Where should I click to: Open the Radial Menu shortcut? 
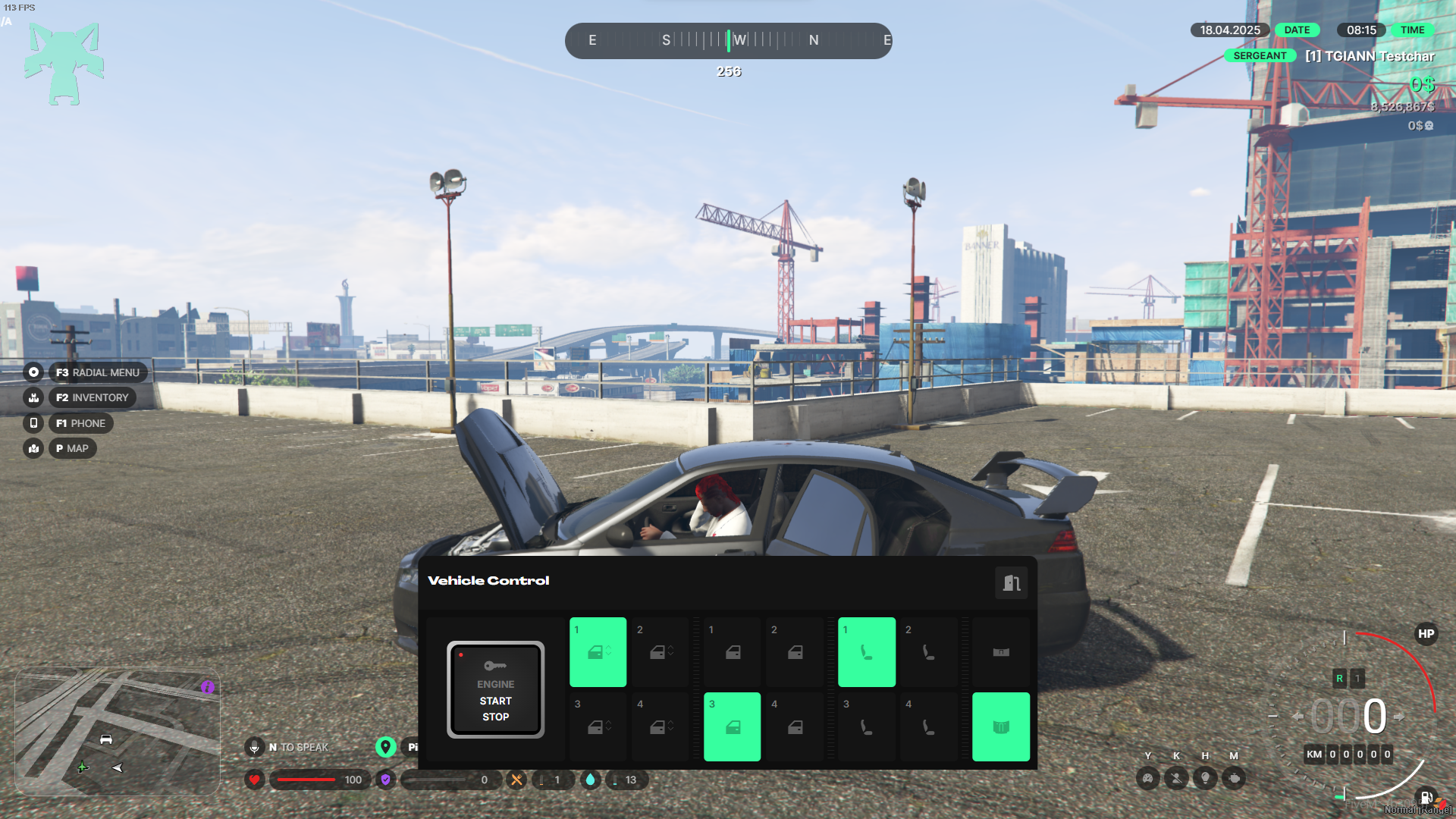[x=97, y=372]
